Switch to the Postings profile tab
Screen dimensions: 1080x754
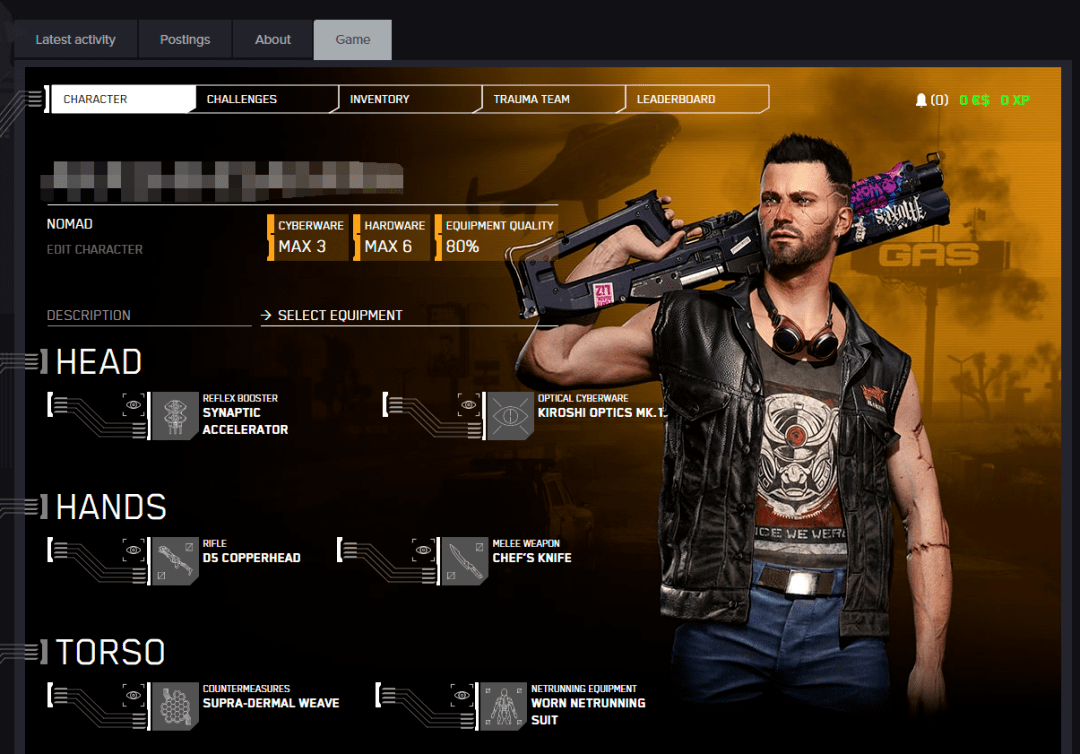click(185, 40)
